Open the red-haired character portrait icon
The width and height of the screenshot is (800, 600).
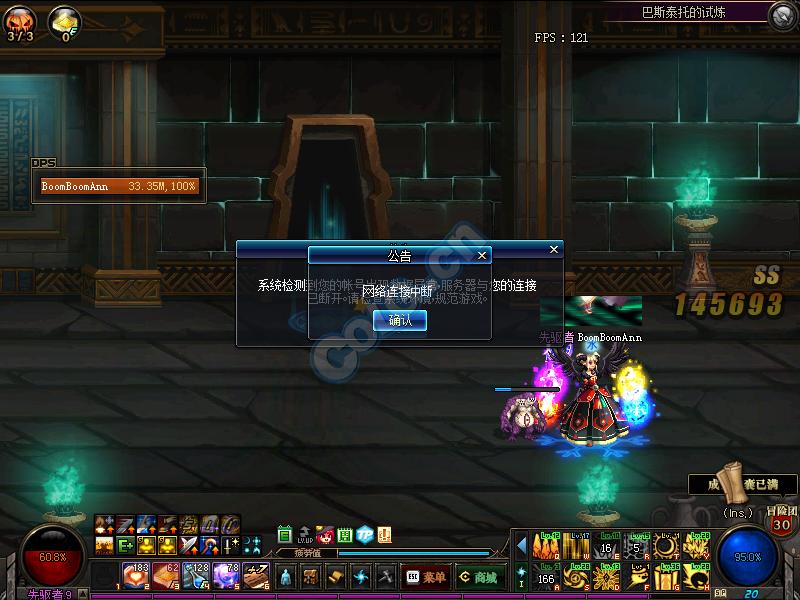click(x=325, y=535)
